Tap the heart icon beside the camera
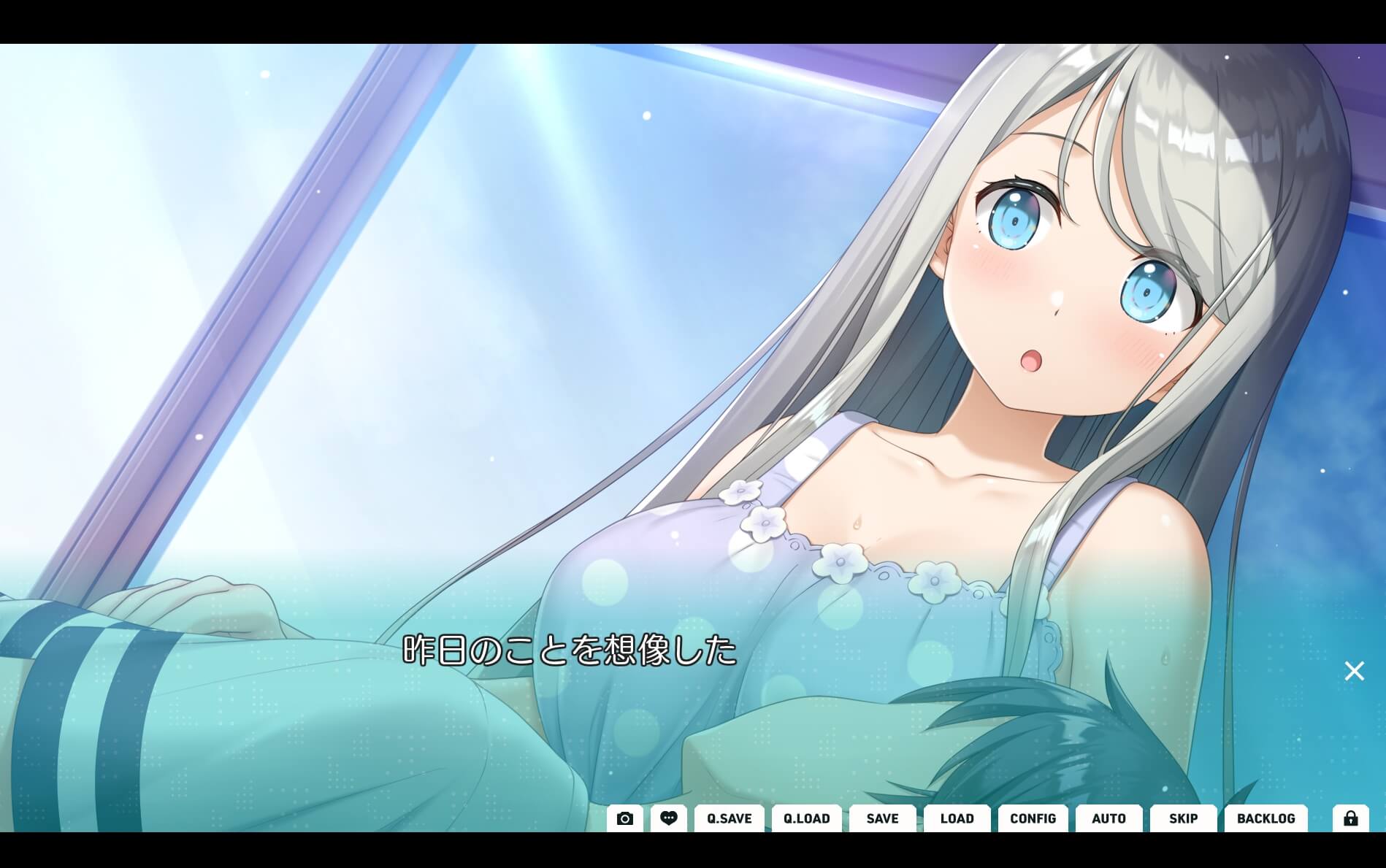The width and height of the screenshot is (1386, 868). [x=669, y=818]
